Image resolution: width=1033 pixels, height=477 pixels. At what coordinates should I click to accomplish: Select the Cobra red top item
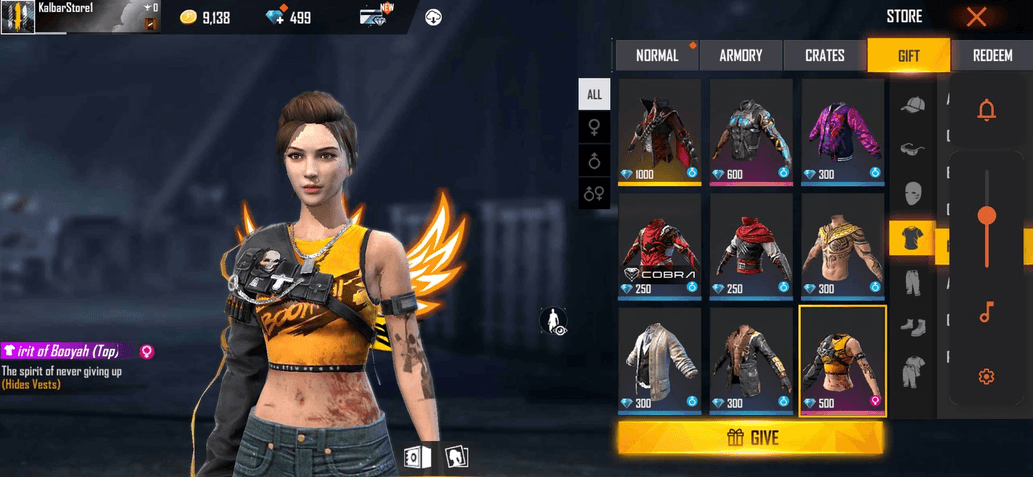tap(662, 245)
